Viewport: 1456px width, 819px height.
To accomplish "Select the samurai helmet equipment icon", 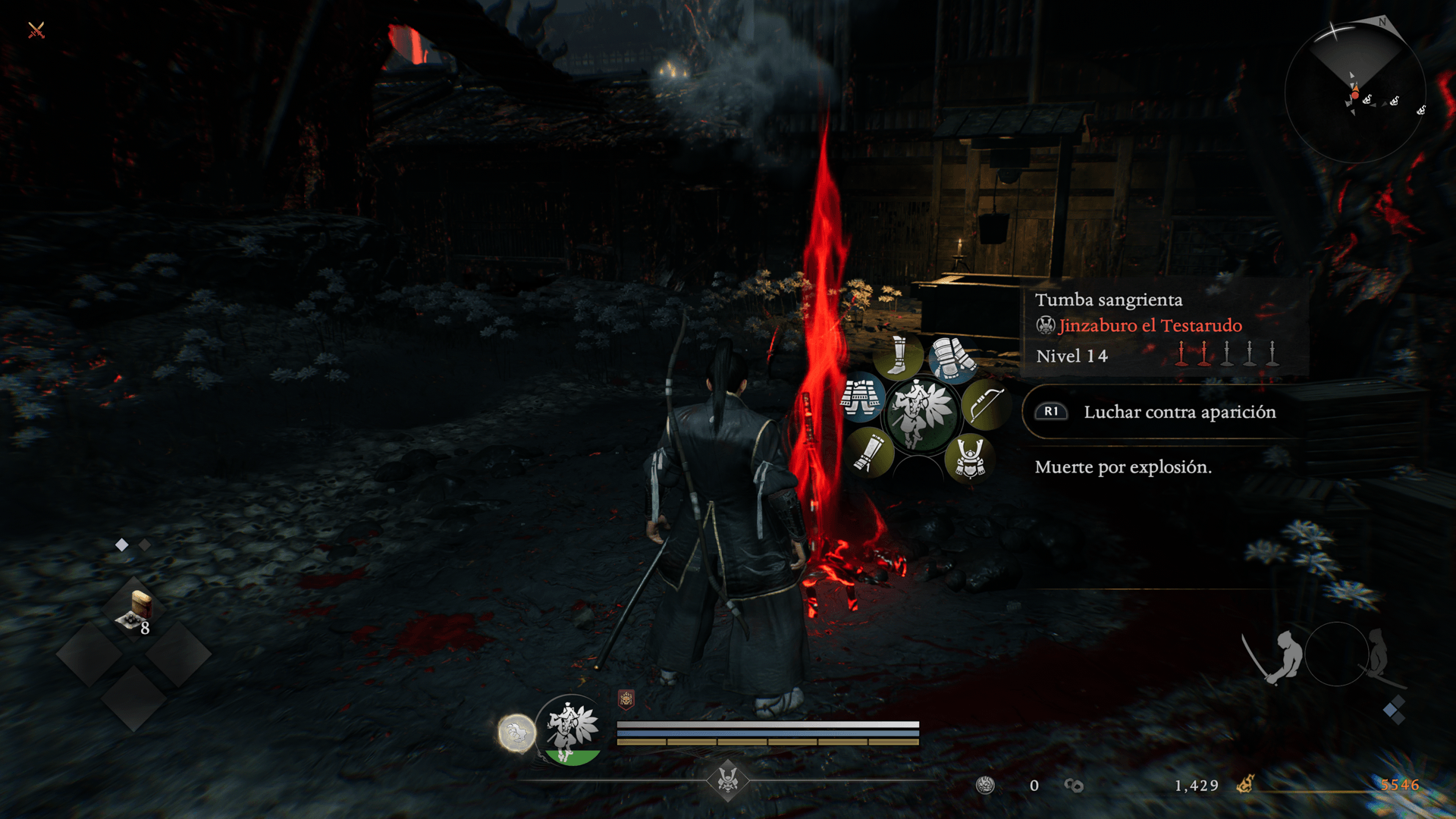I will (x=970, y=459).
